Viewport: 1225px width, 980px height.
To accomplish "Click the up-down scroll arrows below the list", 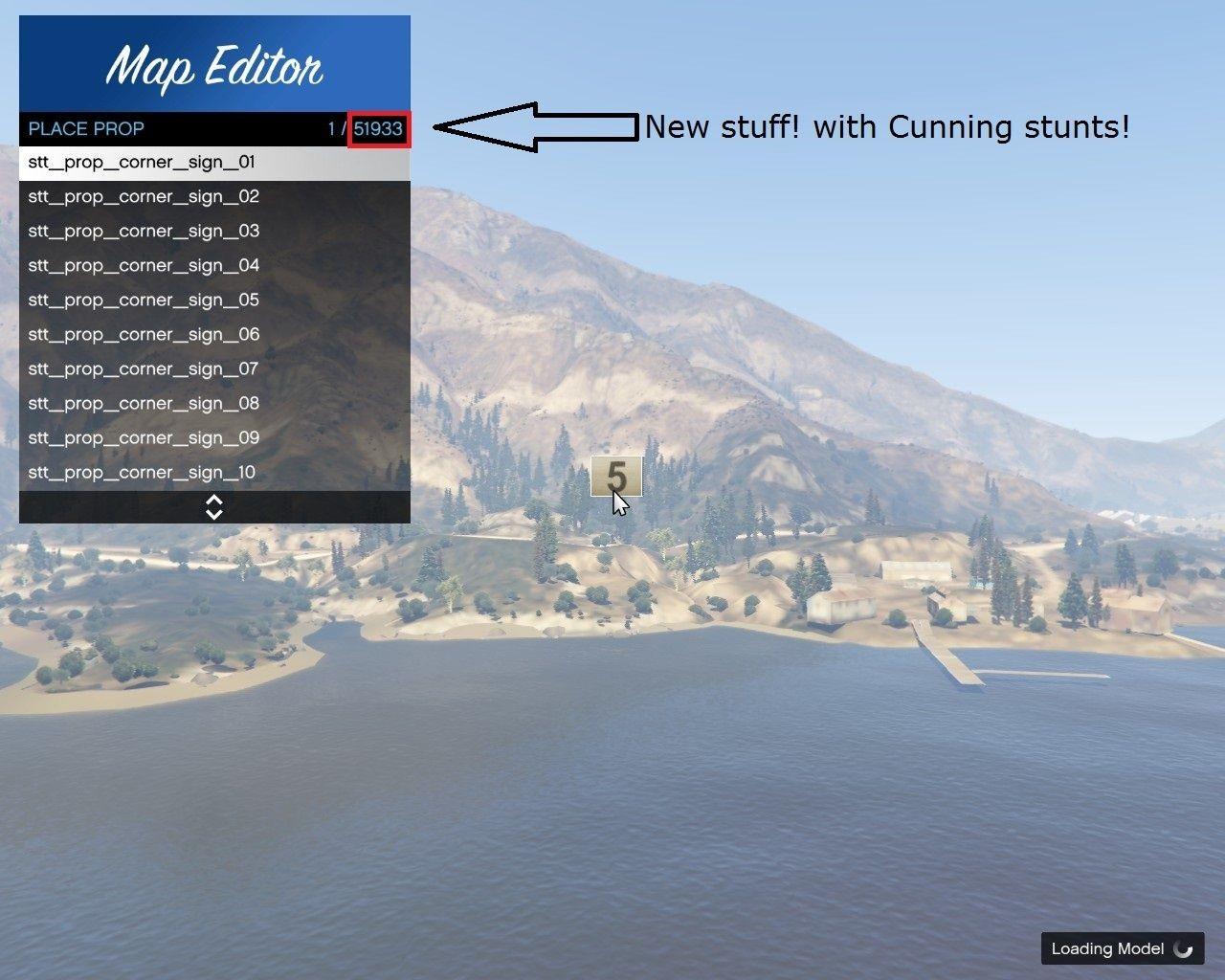I will 214,507.
